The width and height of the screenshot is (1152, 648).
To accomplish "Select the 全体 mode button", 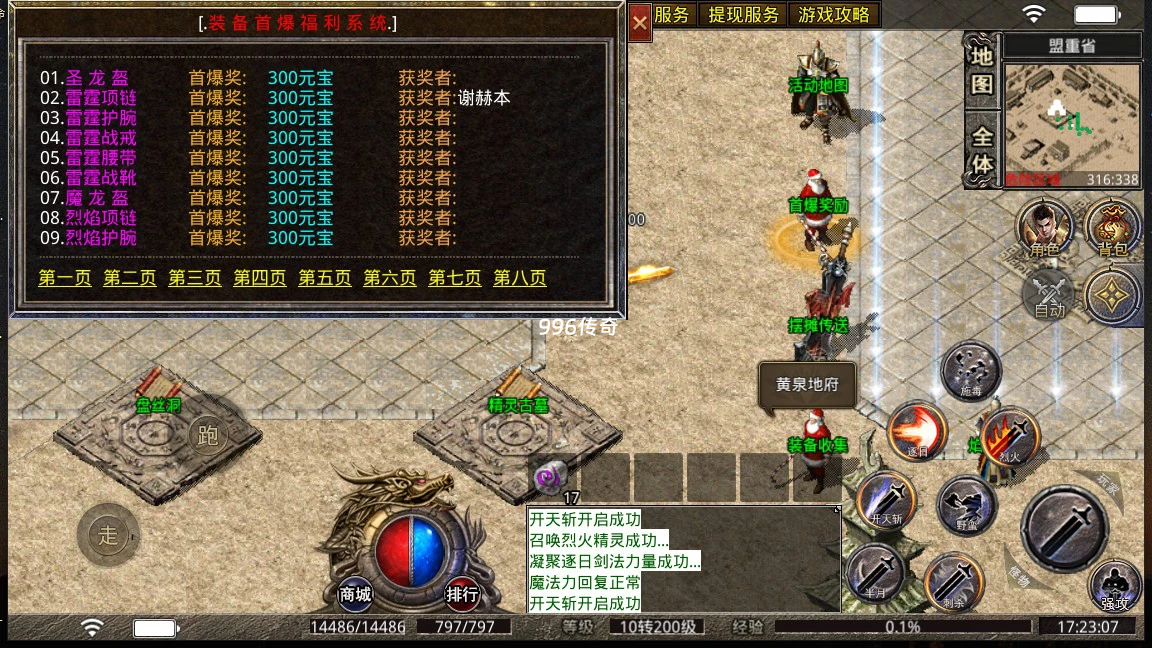I will [982, 150].
